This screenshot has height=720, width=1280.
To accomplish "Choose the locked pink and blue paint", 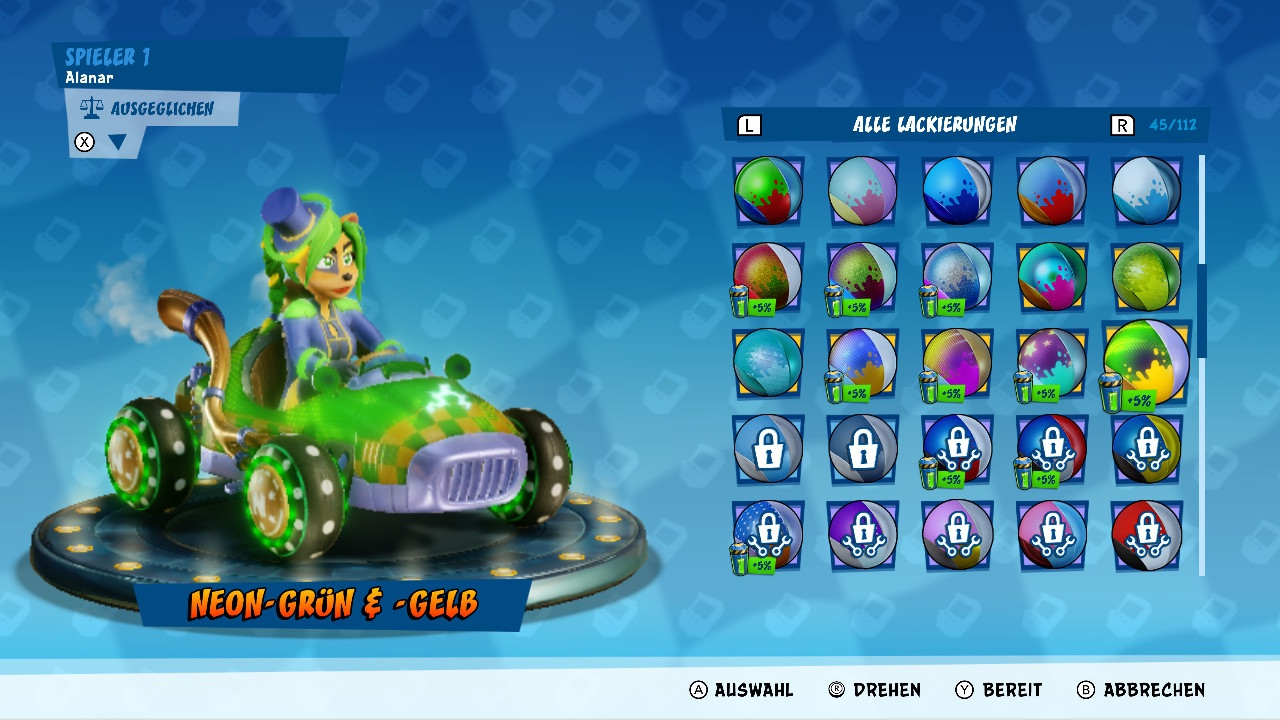I will (1052, 534).
